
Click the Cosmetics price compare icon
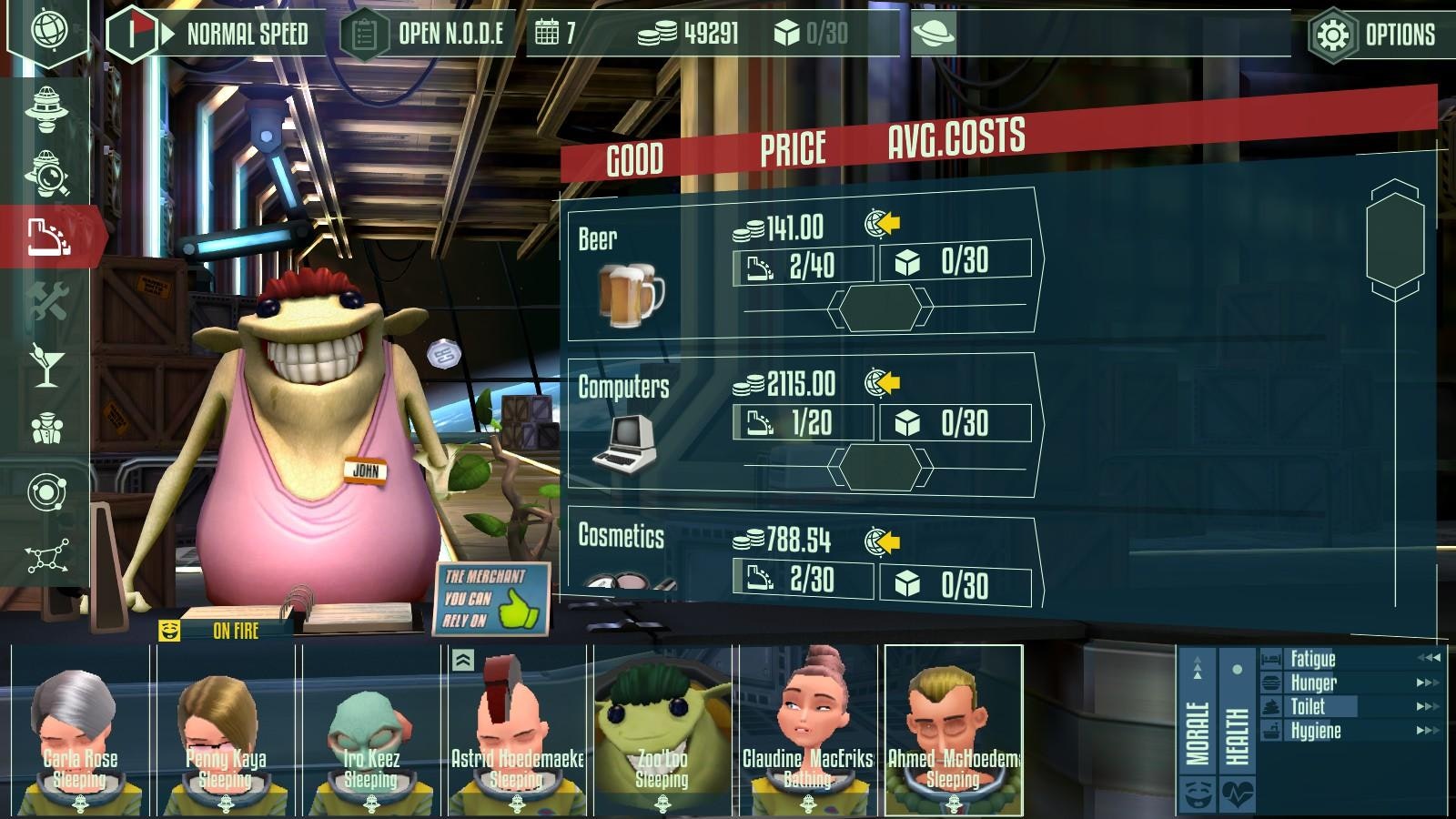882,541
